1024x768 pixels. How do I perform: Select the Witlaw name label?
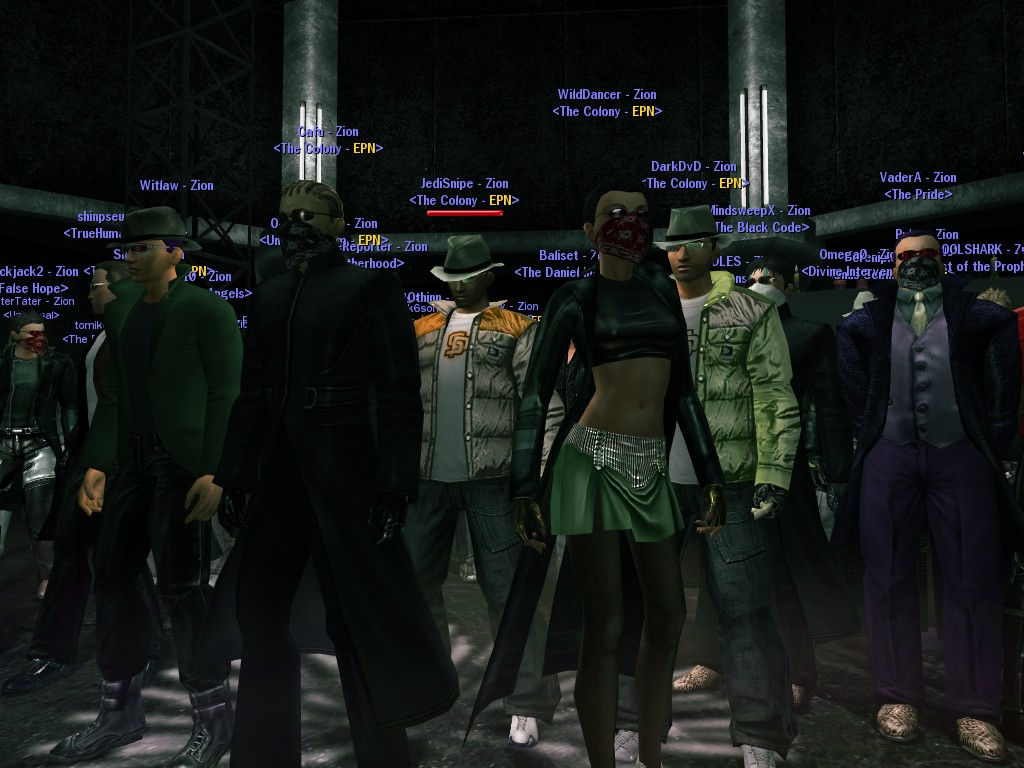click(176, 186)
